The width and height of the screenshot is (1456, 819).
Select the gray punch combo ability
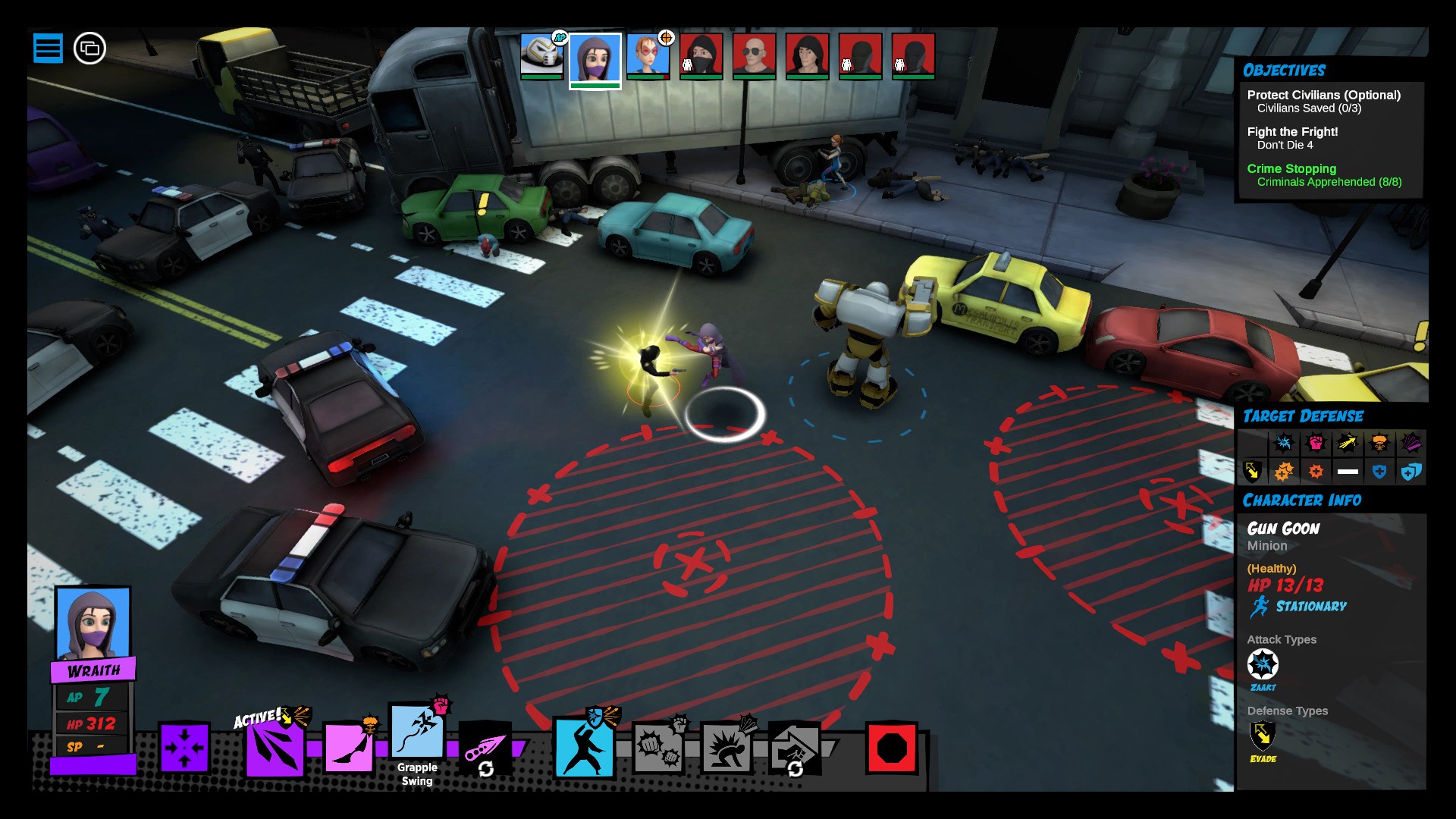(659, 747)
